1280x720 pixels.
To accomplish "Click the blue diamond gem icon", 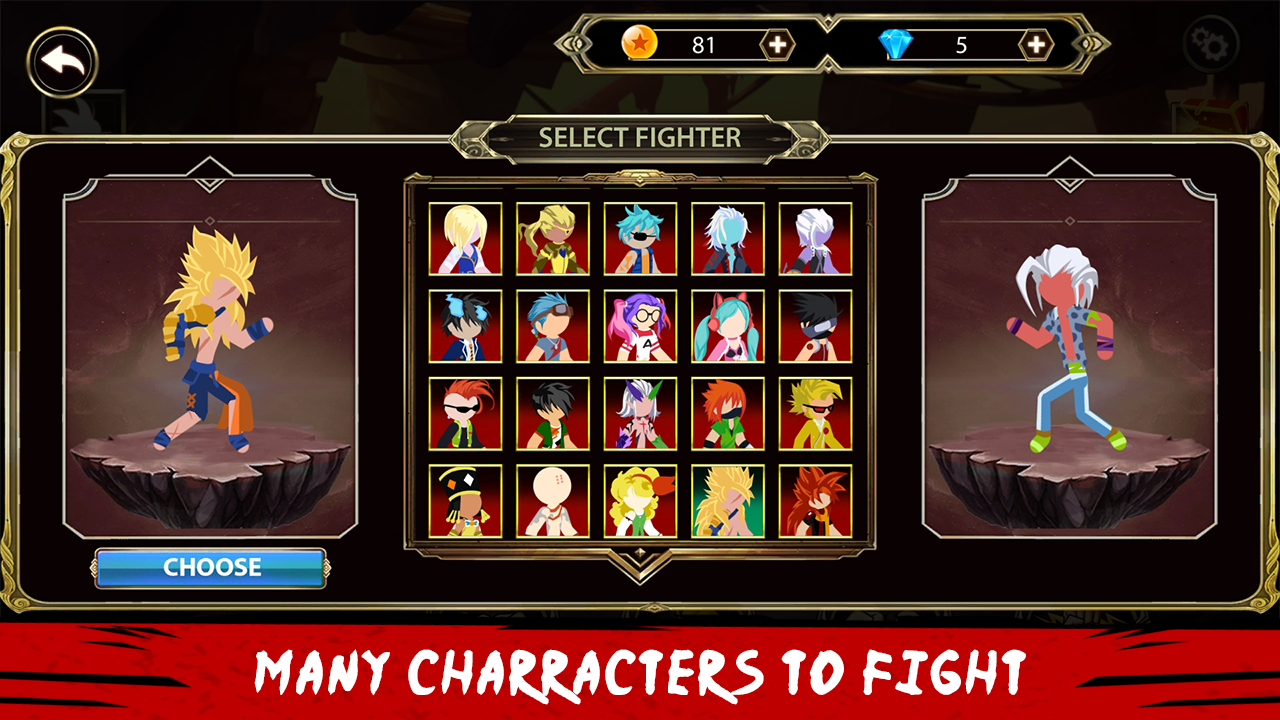I will click(899, 43).
